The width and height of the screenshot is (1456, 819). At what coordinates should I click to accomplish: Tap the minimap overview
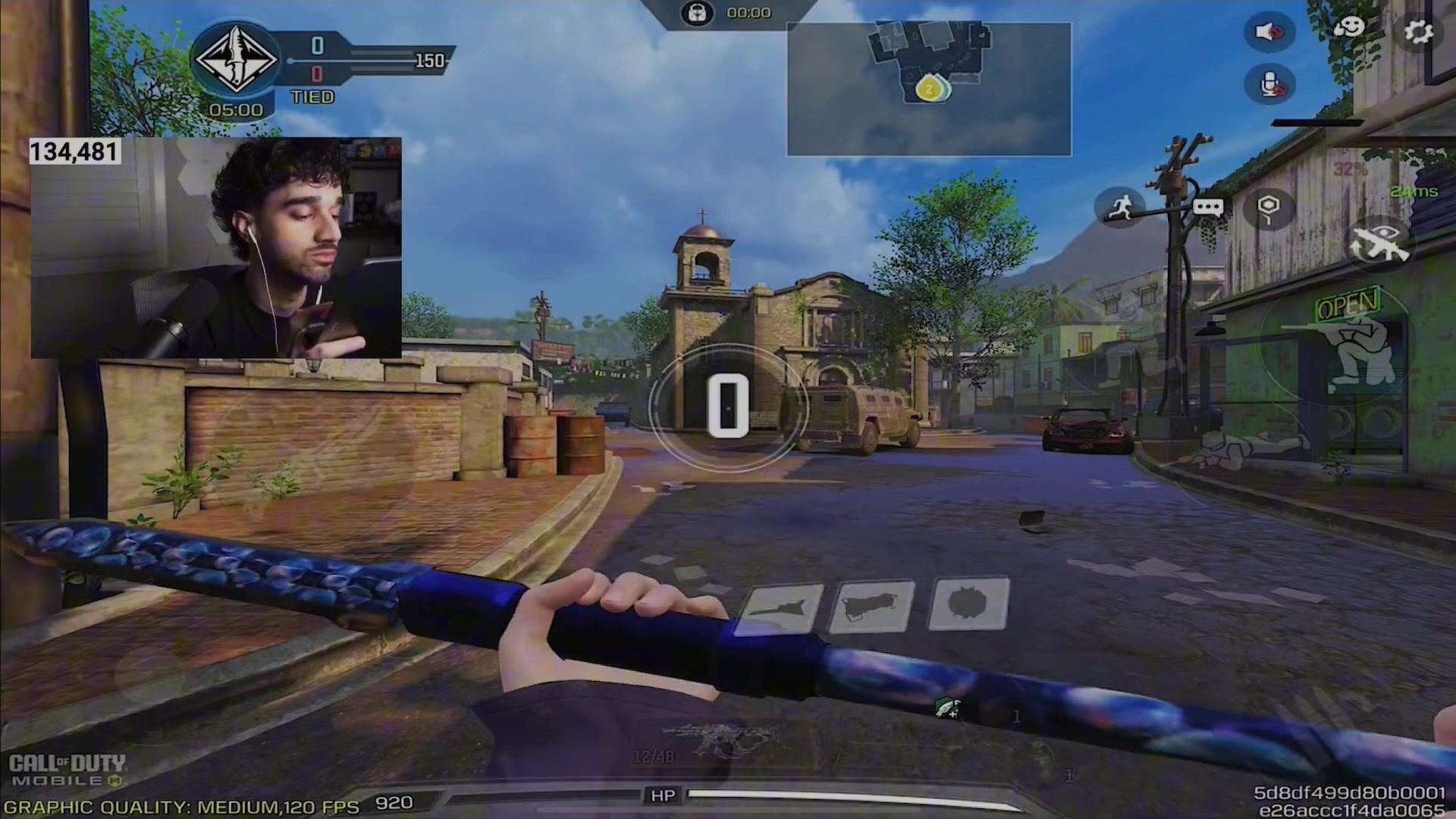929,89
